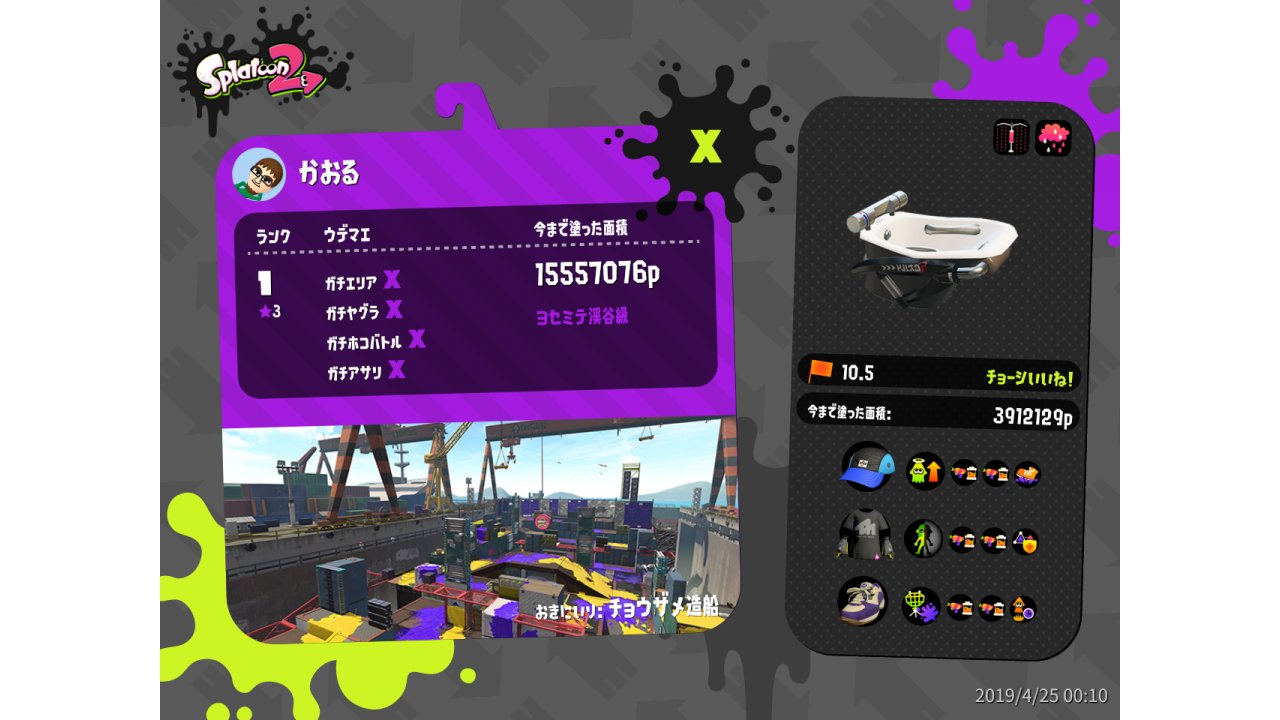Select the half-green half-black figure ability icon
Screen dimensions: 1280x720
tap(923, 539)
